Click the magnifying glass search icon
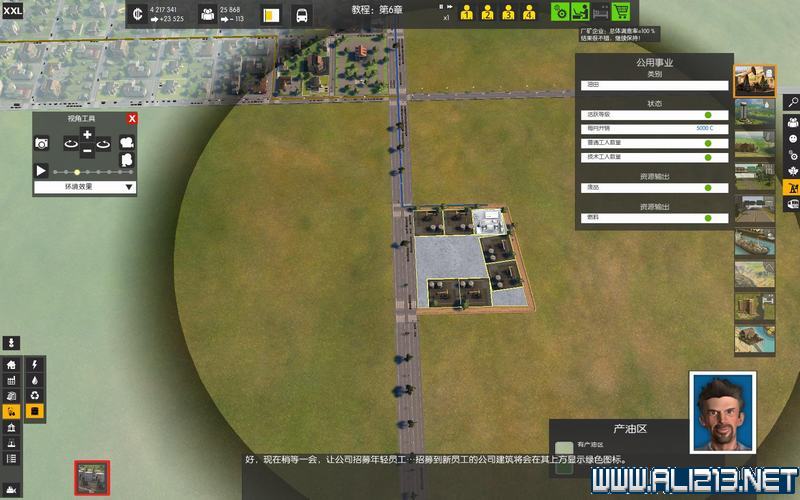Viewport: 800px width, 500px height. point(792,102)
